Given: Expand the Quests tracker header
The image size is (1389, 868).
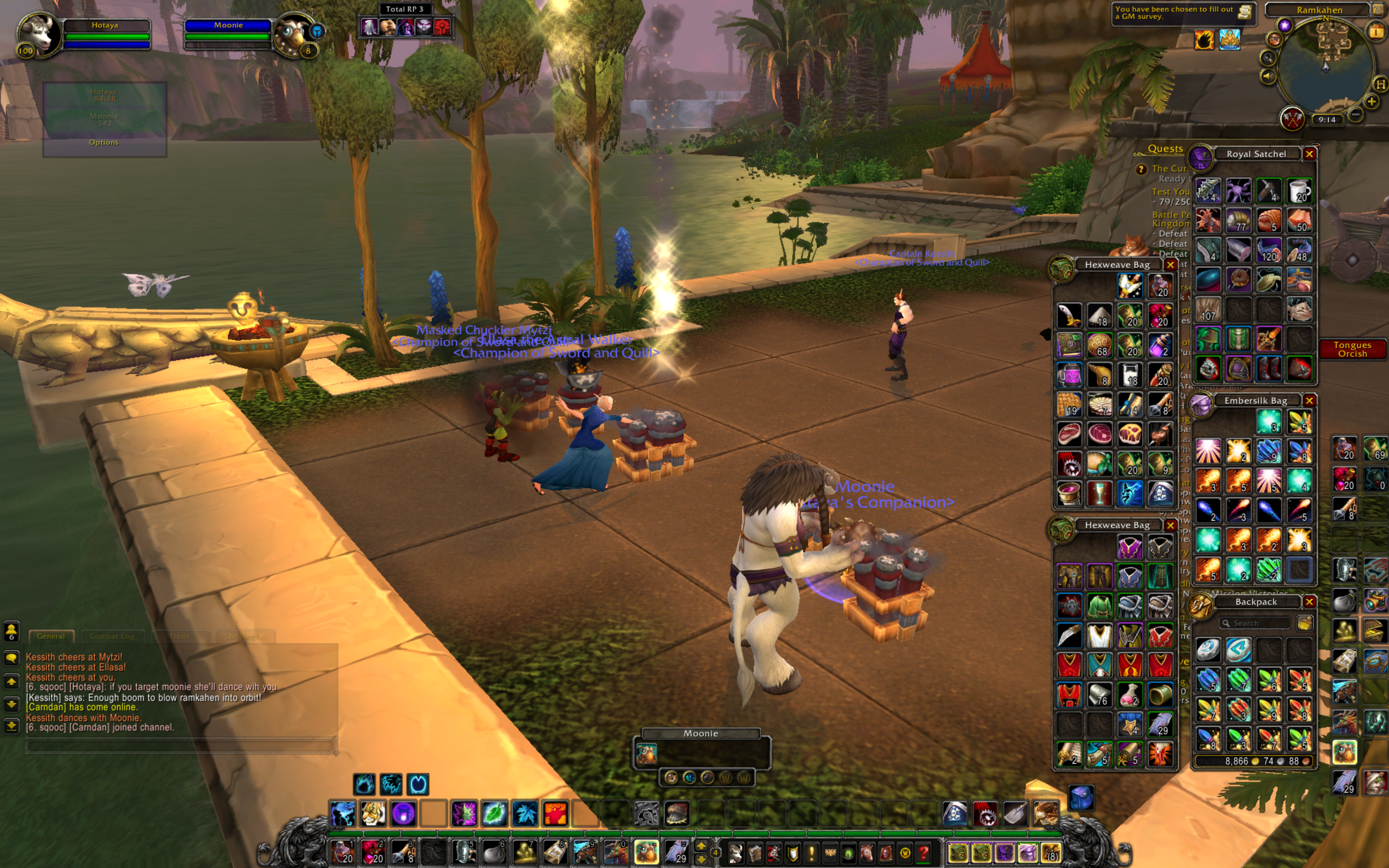Looking at the screenshot, I should pyautogui.click(x=1165, y=149).
